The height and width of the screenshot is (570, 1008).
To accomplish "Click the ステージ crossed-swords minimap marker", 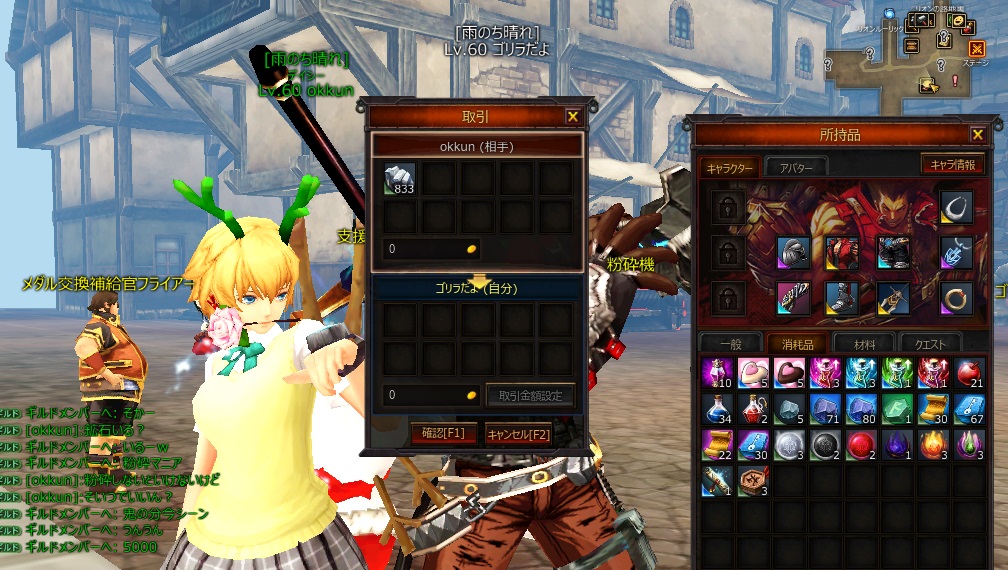I will pos(977,49).
